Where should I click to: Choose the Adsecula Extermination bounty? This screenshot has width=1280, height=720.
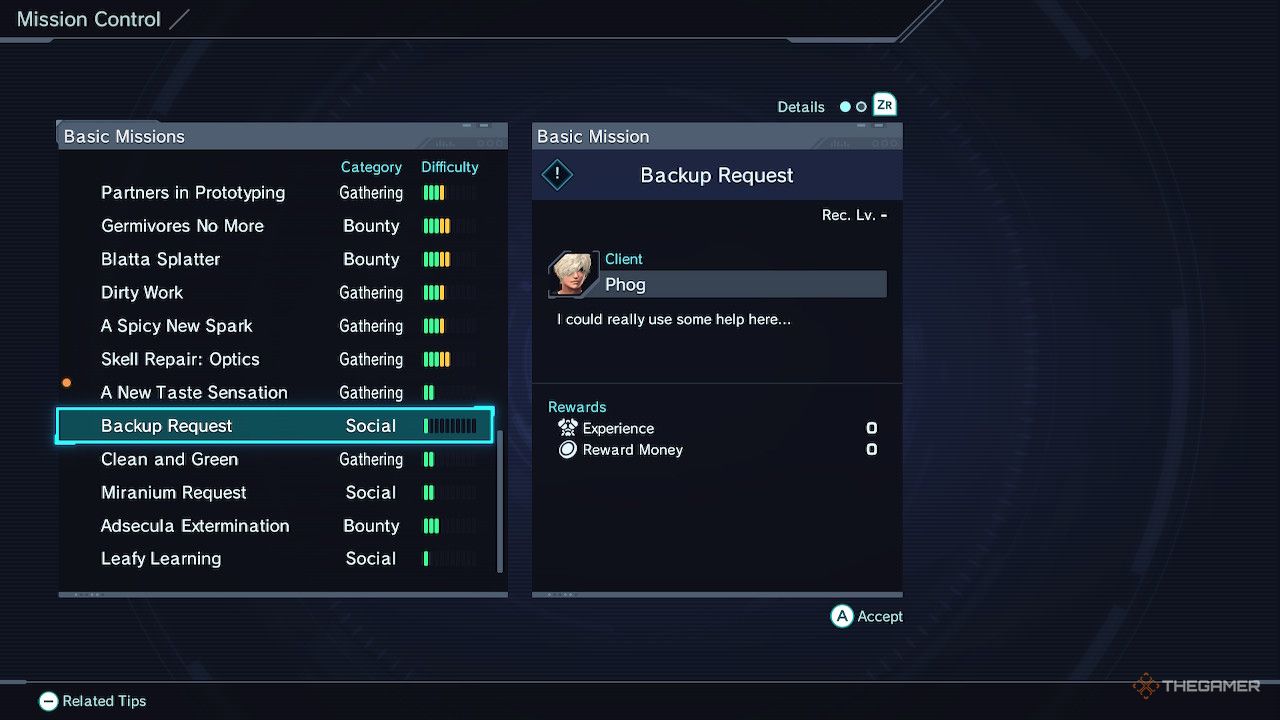coord(195,526)
